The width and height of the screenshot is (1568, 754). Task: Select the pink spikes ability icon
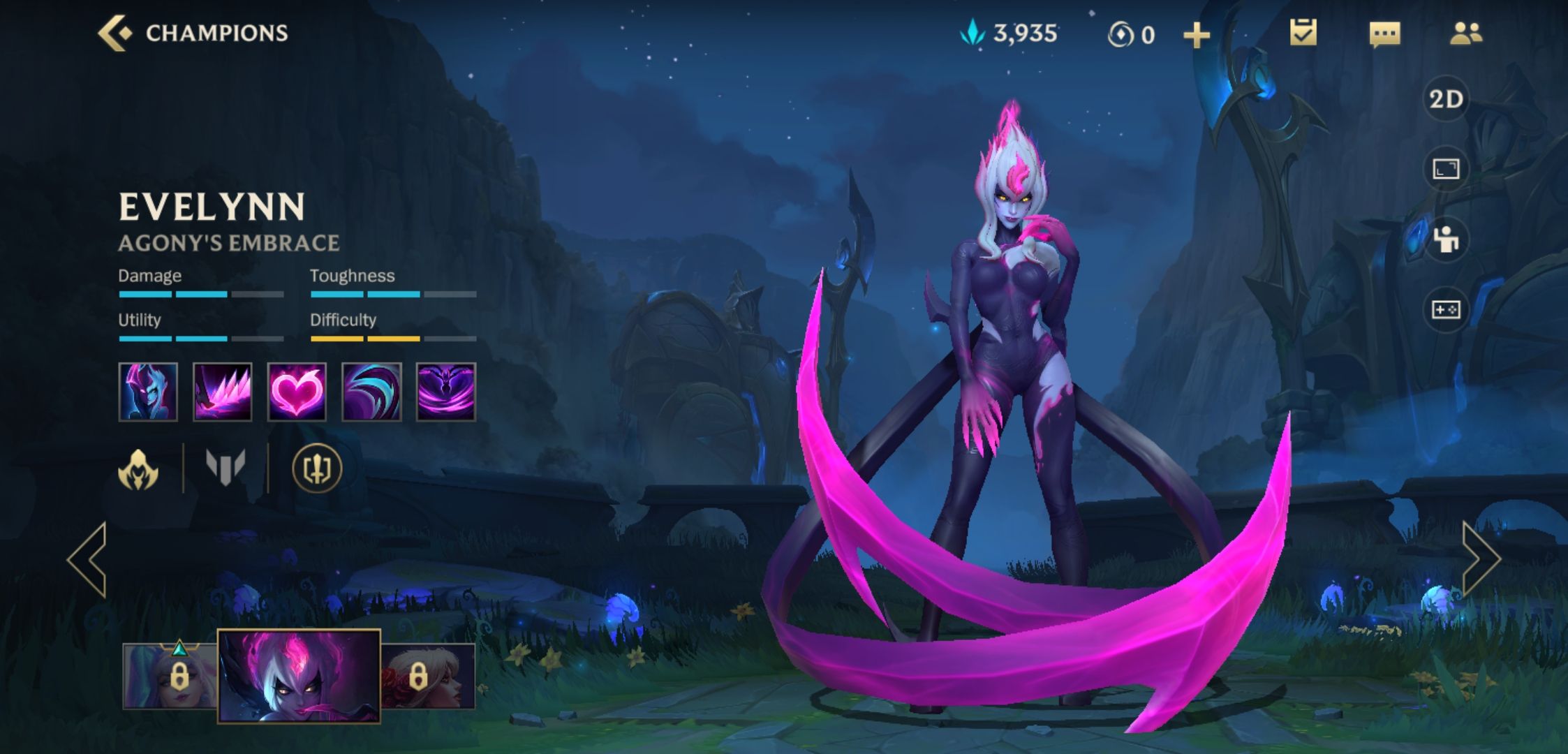coord(222,392)
